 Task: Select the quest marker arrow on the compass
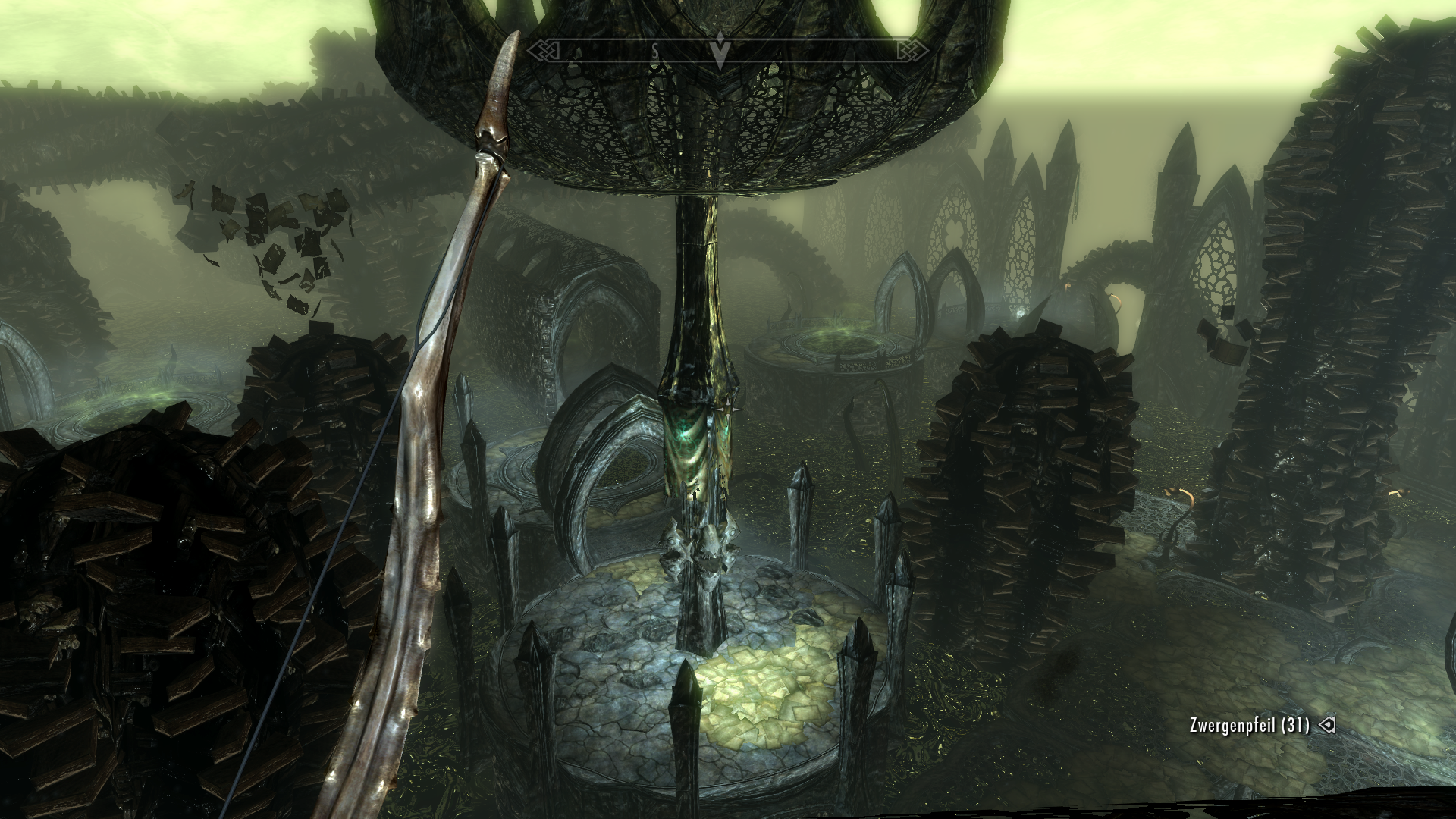[x=720, y=52]
